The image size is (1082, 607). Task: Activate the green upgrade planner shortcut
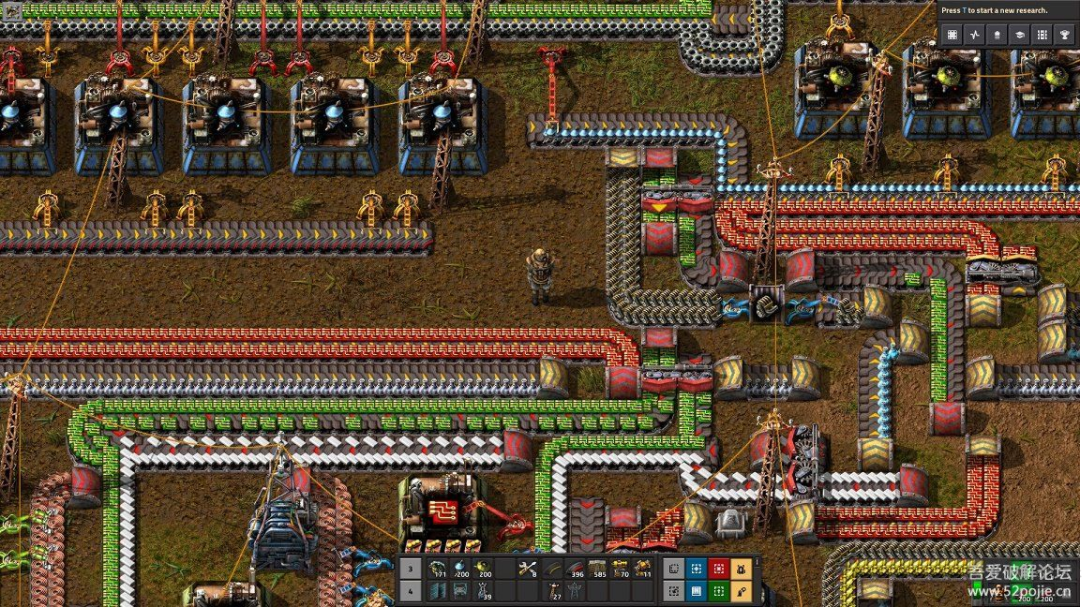(718, 591)
